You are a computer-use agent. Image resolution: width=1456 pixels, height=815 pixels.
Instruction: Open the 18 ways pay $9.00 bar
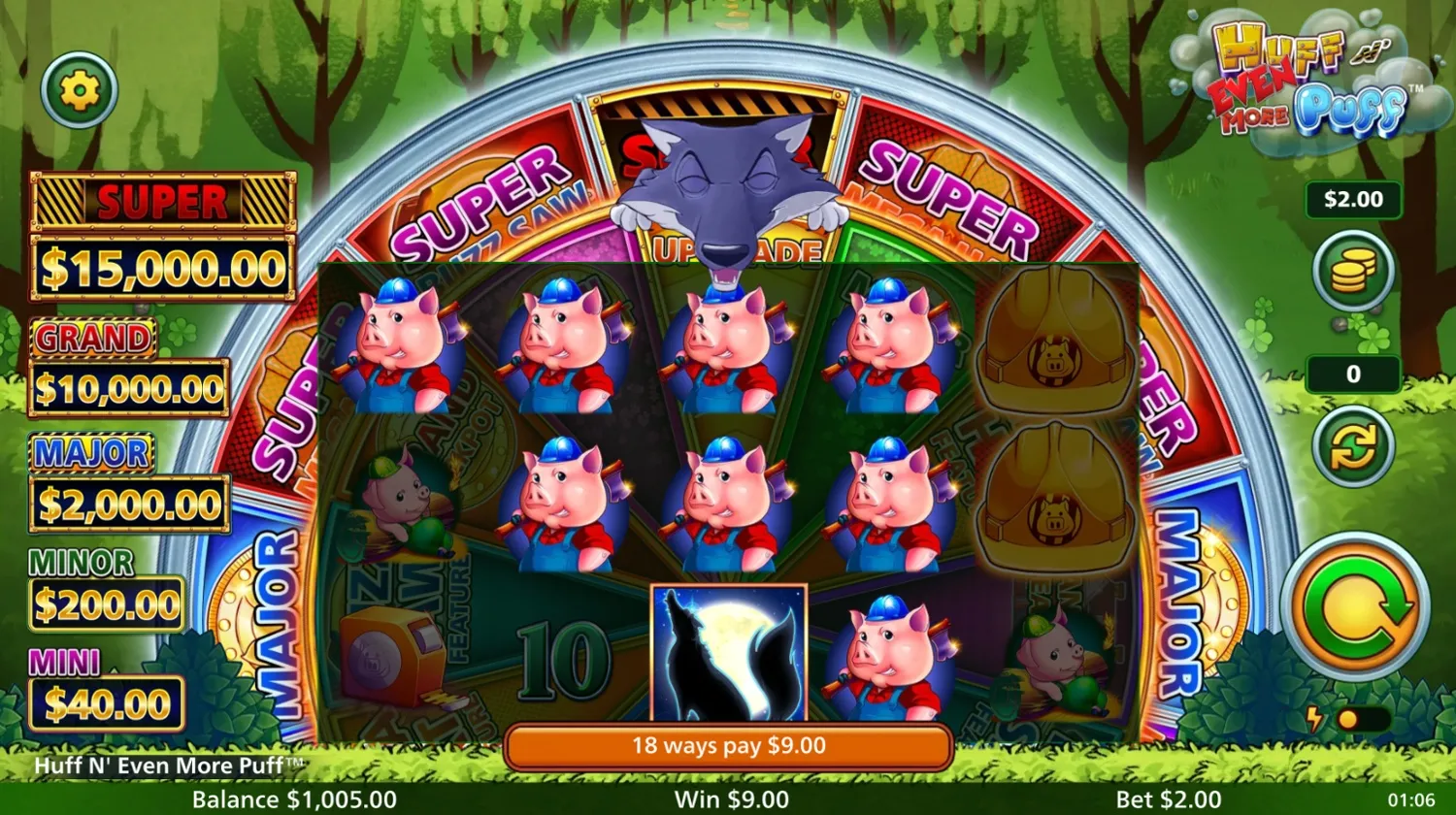point(728,746)
